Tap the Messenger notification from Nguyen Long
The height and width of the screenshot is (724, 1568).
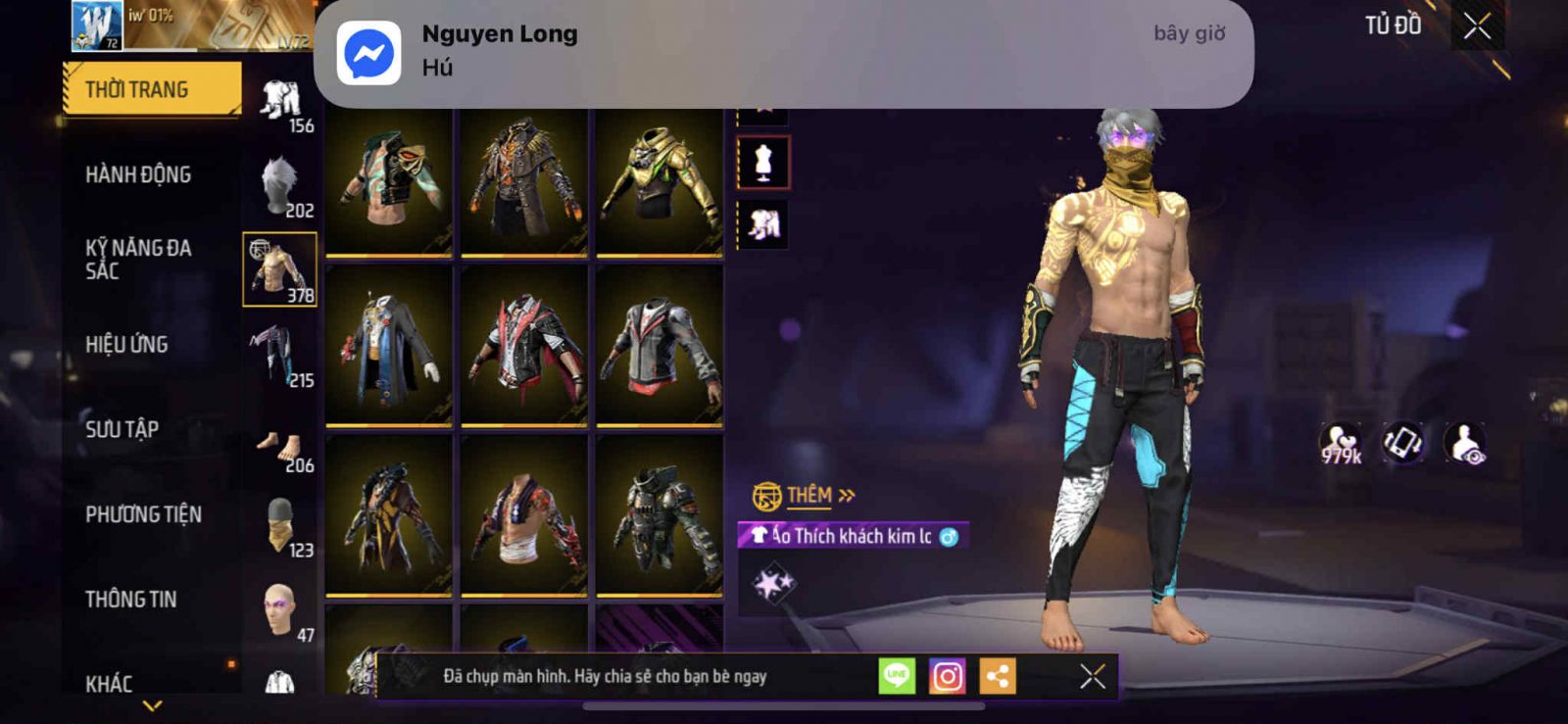click(782, 53)
